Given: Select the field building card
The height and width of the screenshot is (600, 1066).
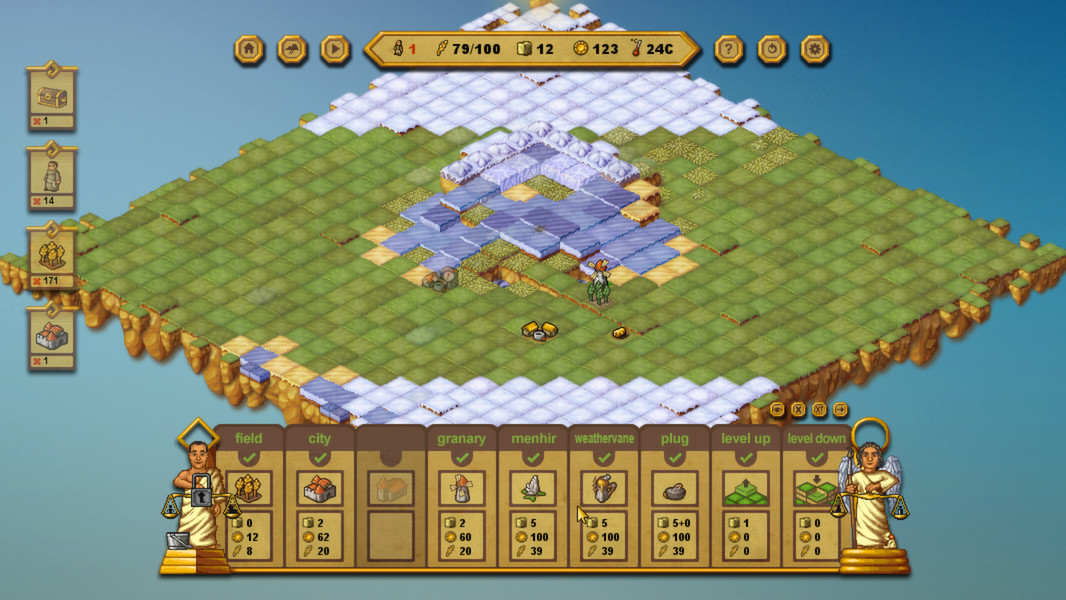Looking at the screenshot, I should click(x=249, y=488).
